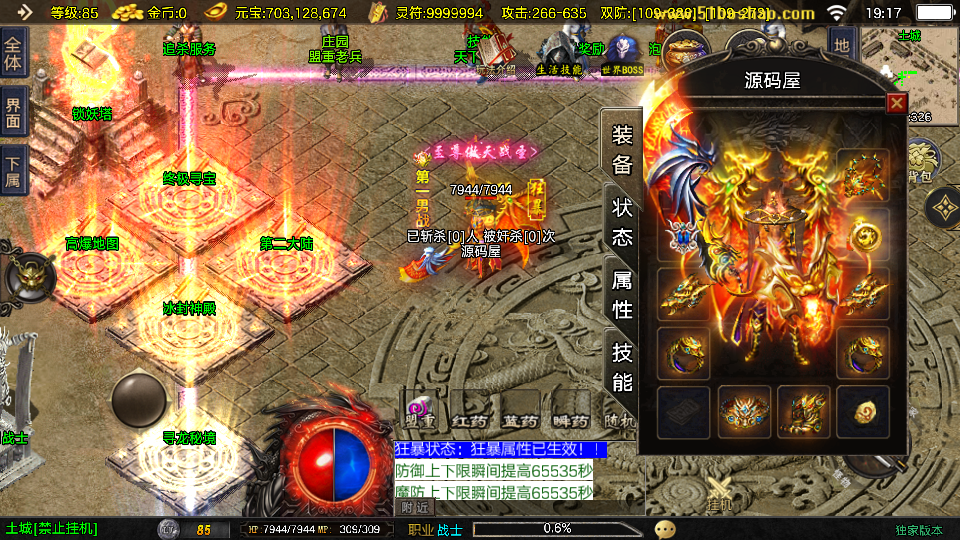Select the 属性 tab

pyautogui.click(x=622, y=294)
